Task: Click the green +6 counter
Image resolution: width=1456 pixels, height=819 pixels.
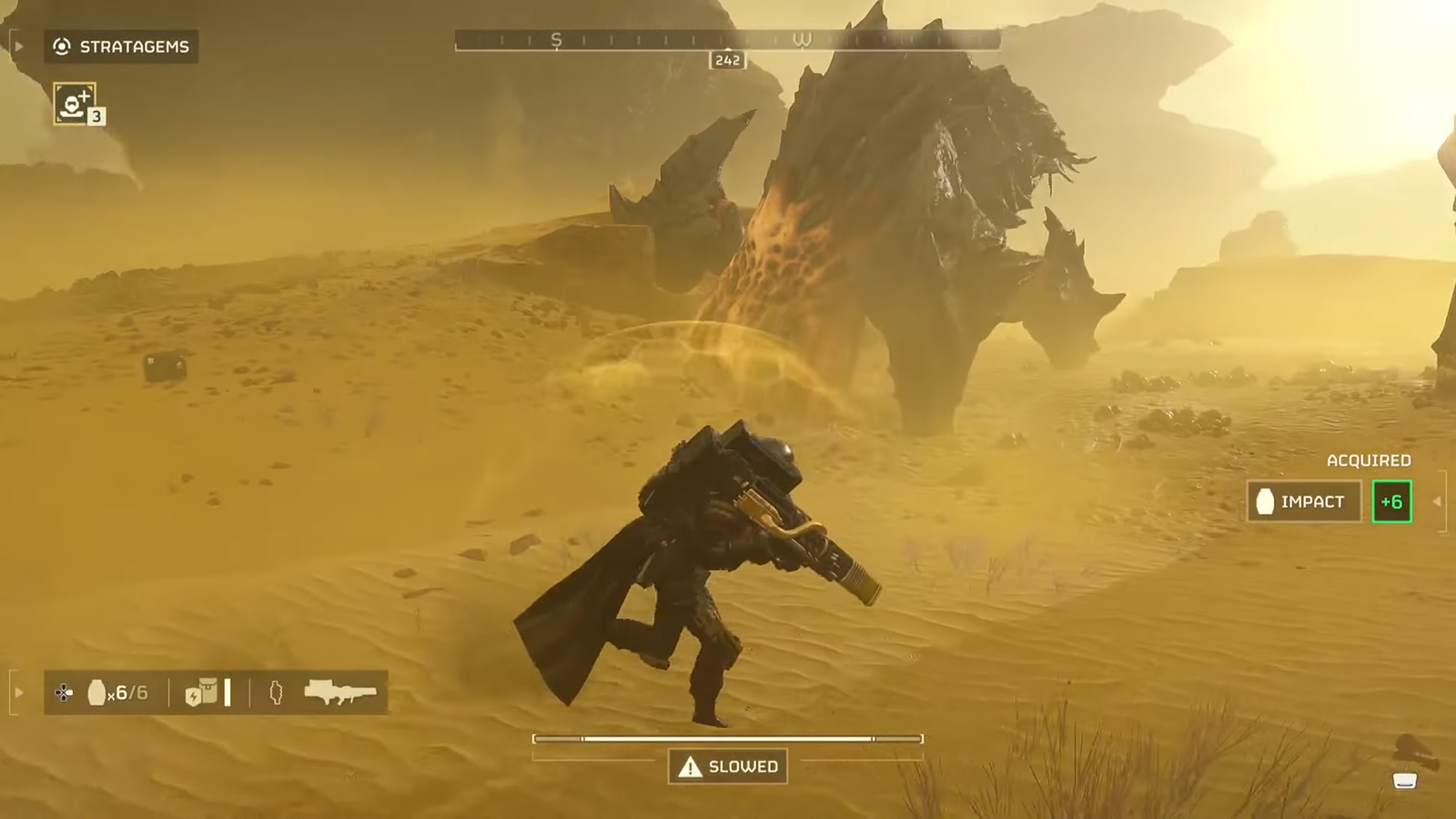Action: pos(1390,500)
